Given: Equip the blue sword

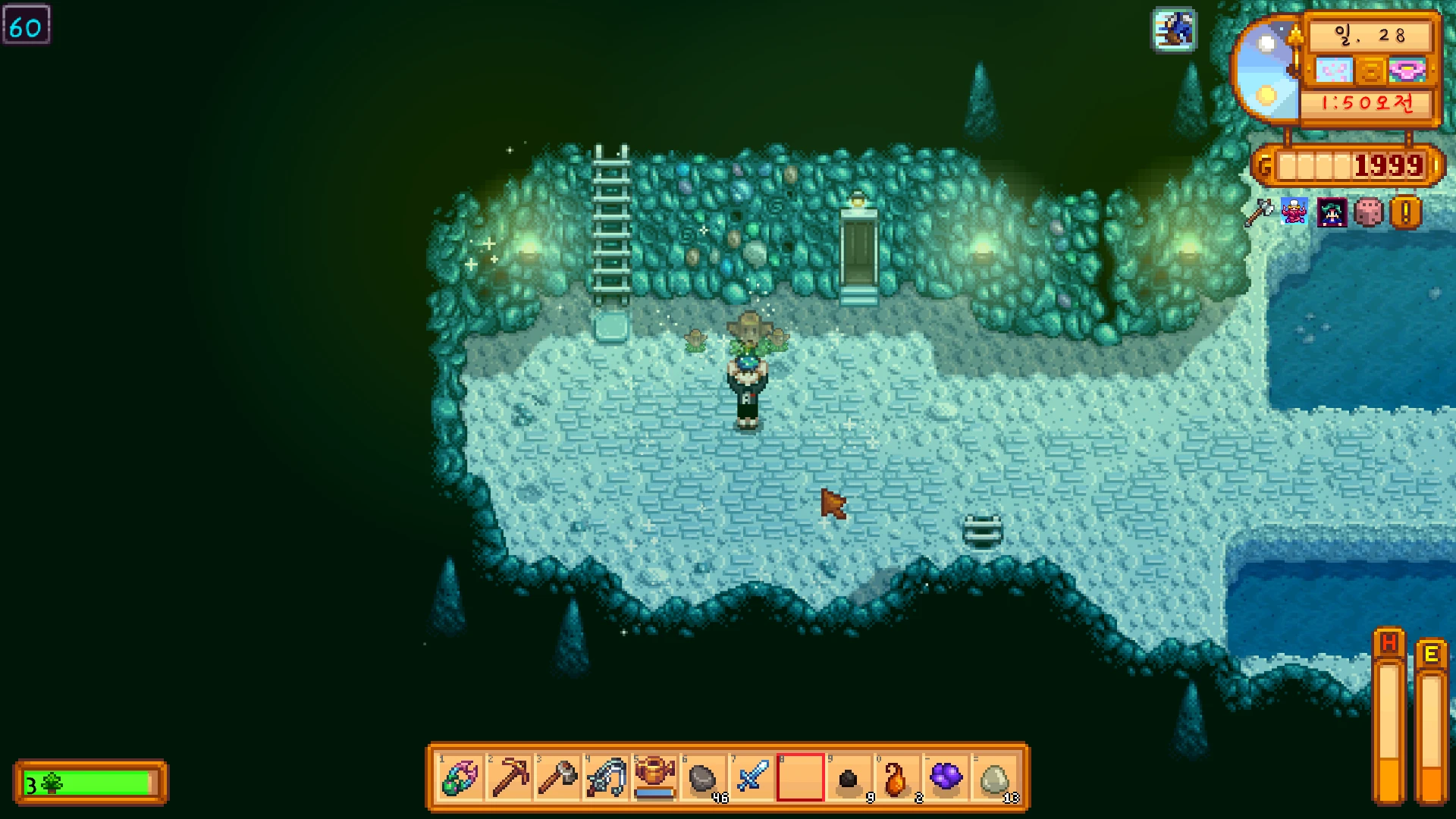Looking at the screenshot, I should click(x=752, y=777).
